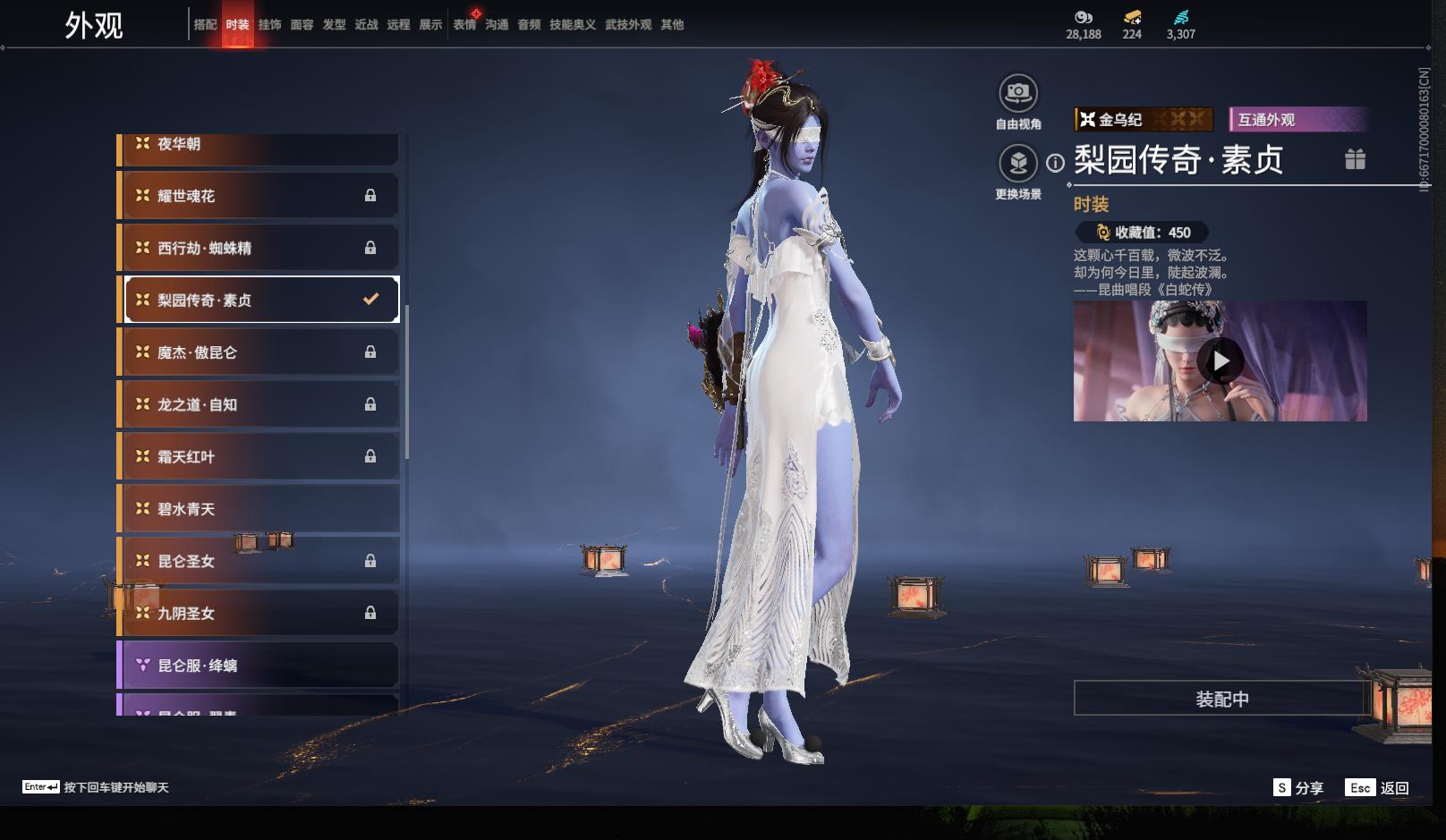Select the 武技外观 tab
The height and width of the screenshot is (840, 1446).
coord(627,25)
